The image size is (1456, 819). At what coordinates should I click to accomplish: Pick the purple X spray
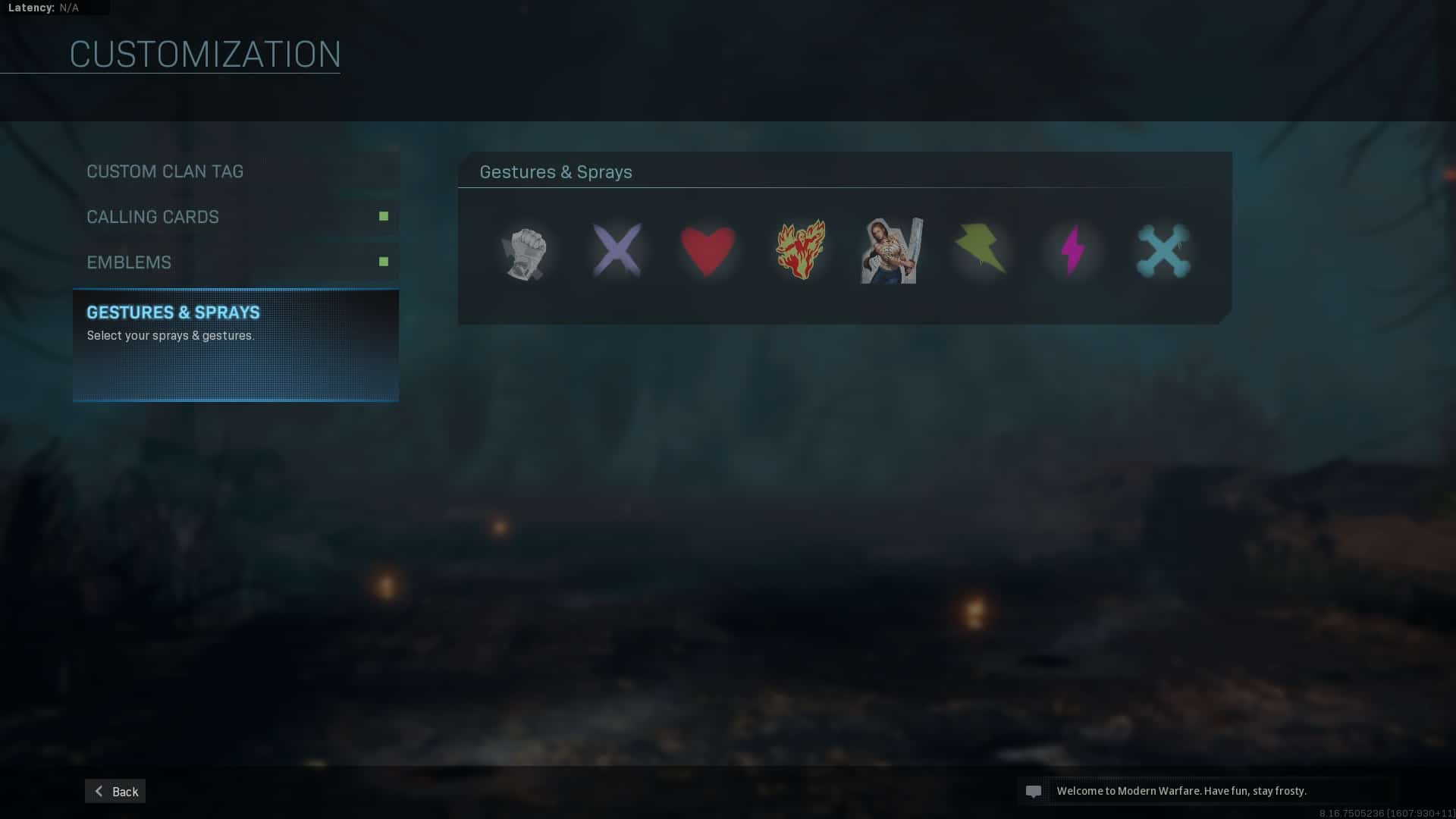pyautogui.click(x=617, y=250)
